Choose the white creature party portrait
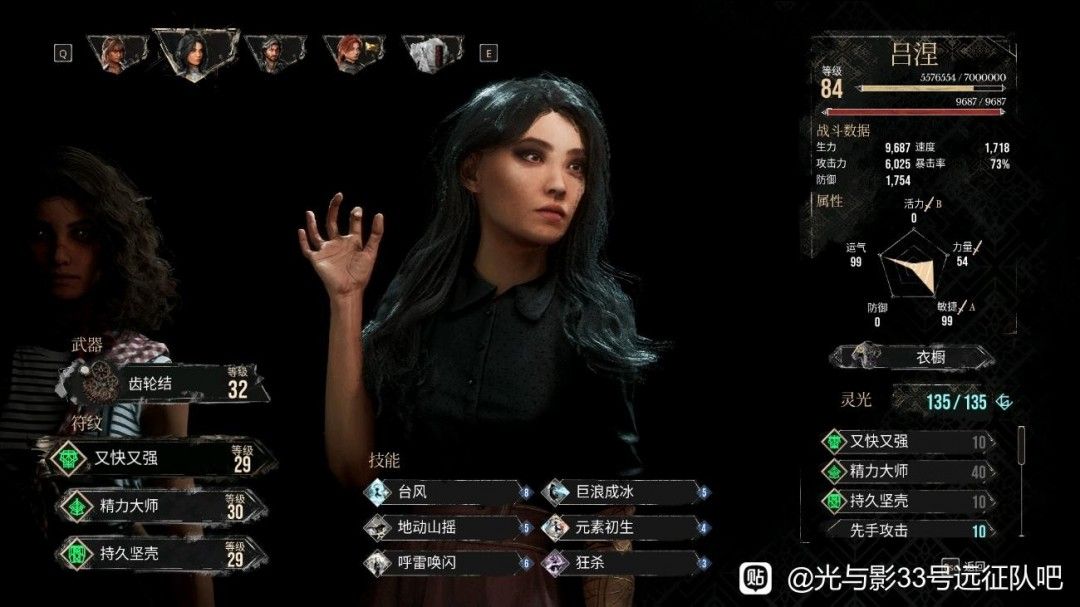 [x=431, y=51]
